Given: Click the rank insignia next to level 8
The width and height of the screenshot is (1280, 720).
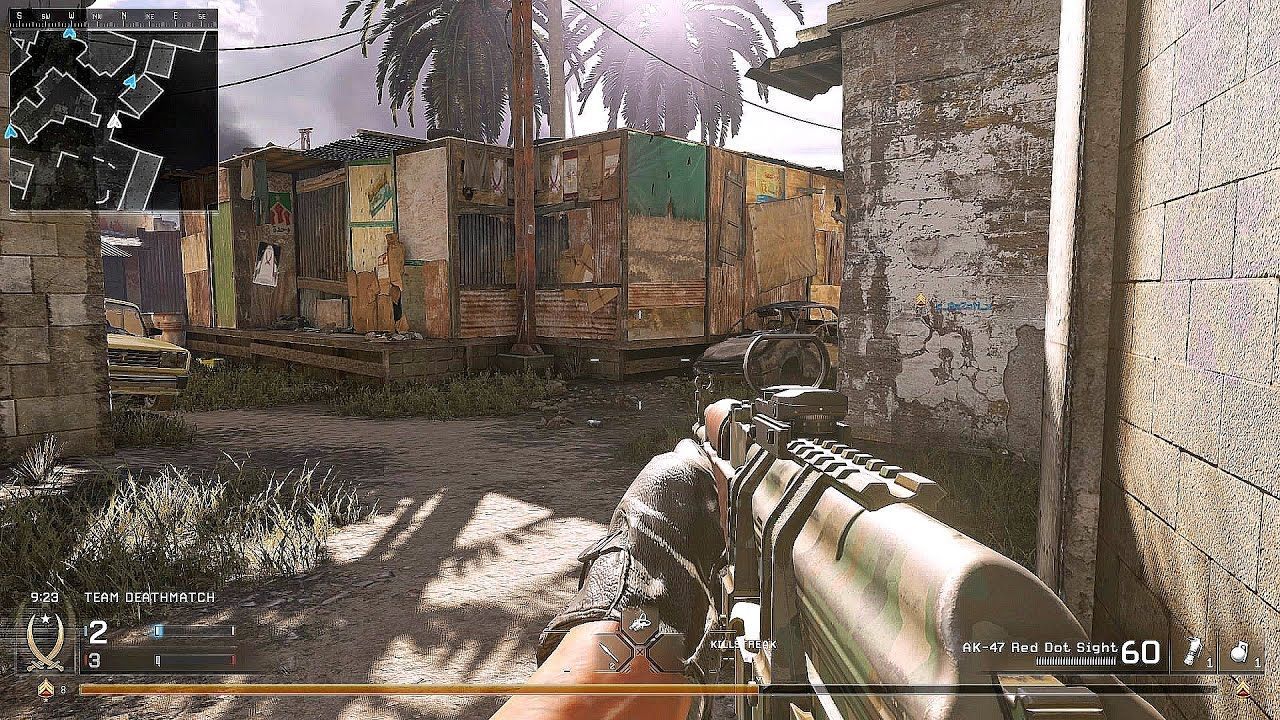Looking at the screenshot, I should pyautogui.click(x=46, y=689).
